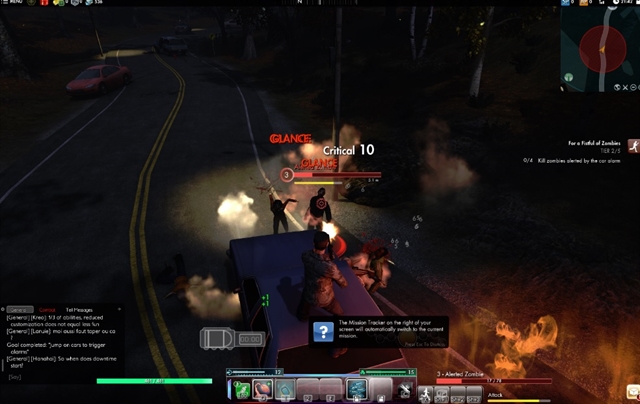
Task: Use the teal third hotbar ability
Action: coord(284,389)
